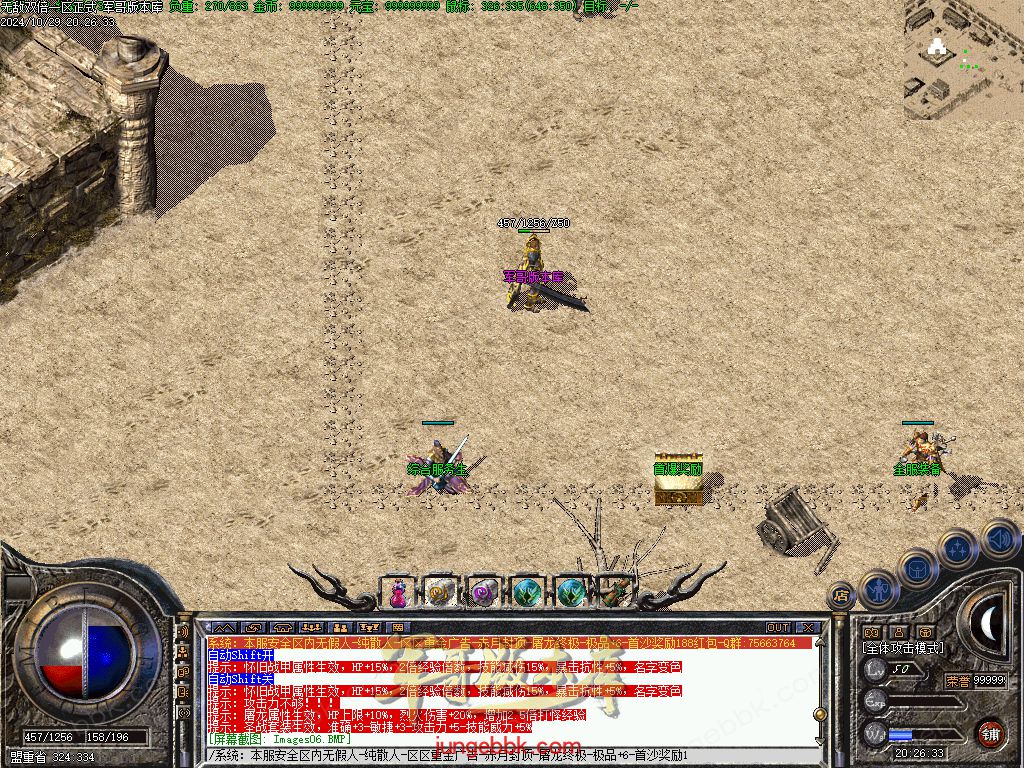Viewport: 1024px width, 768px height.
Task: Click the red 铺 stall button
Action: 990,733
